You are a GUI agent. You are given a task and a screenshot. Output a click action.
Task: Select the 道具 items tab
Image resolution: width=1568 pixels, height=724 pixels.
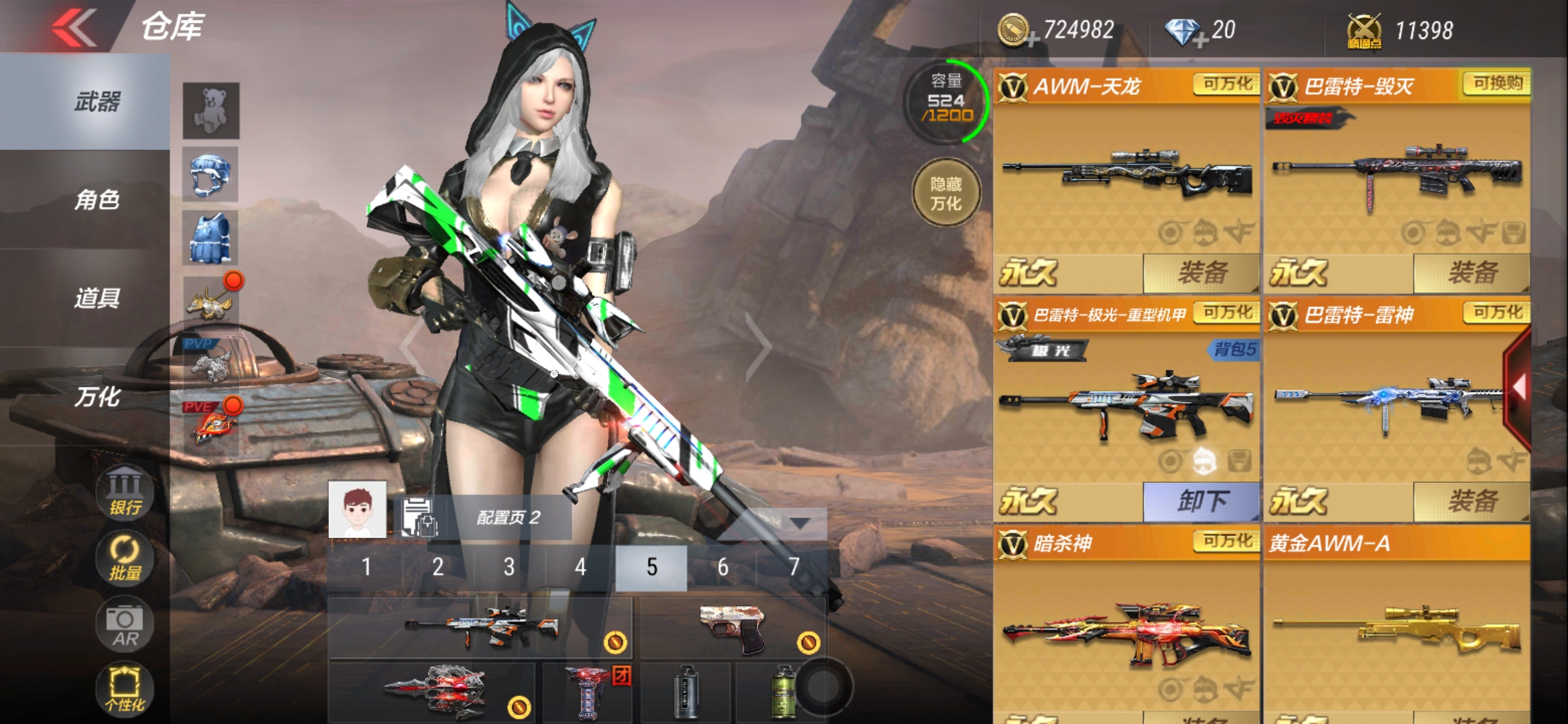(97, 298)
